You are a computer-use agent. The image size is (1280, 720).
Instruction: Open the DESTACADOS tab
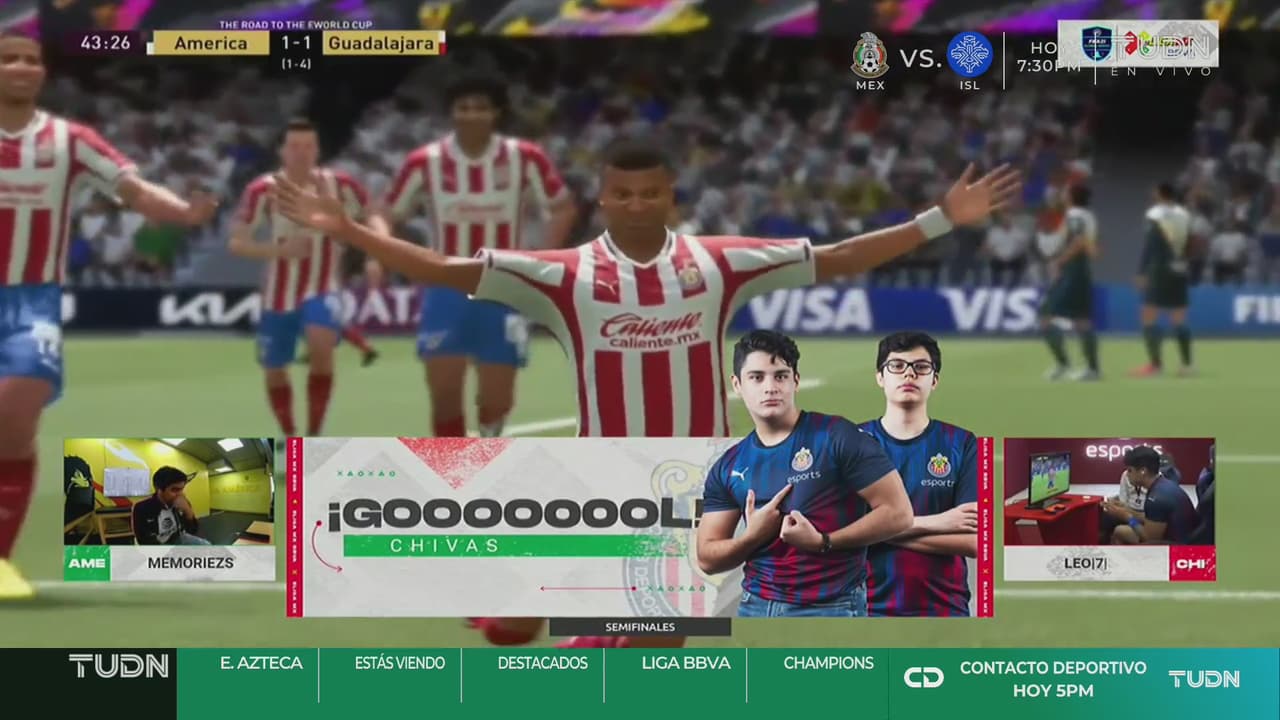coord(542,663)
